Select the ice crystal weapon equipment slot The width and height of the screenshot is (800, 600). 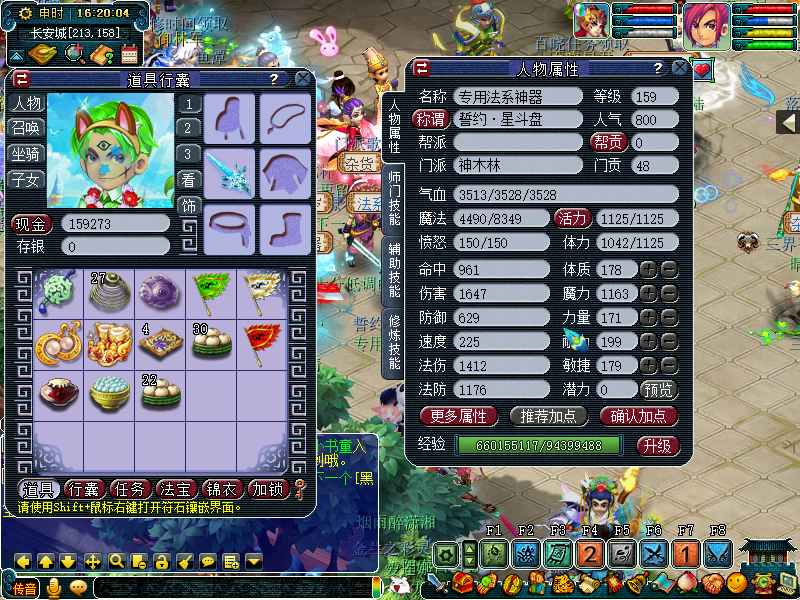click(x=230, y=173)
